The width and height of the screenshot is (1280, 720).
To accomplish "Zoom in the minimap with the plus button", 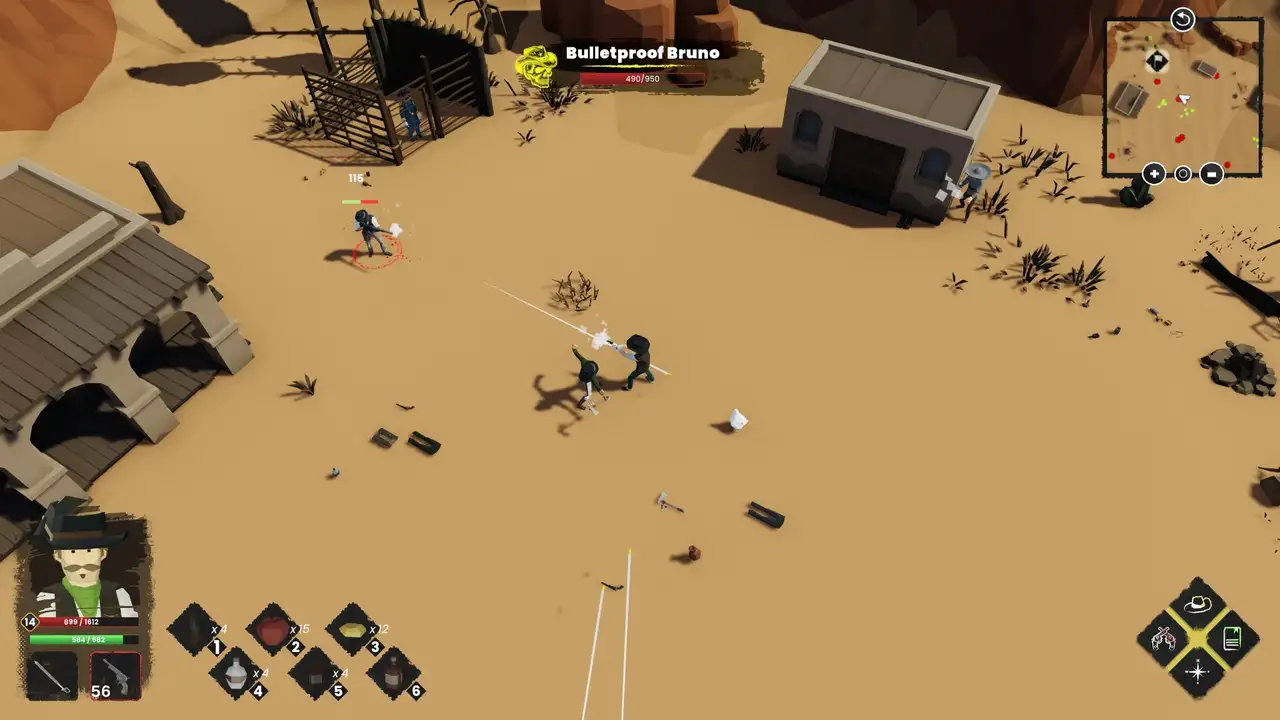I will (1154, 174).
